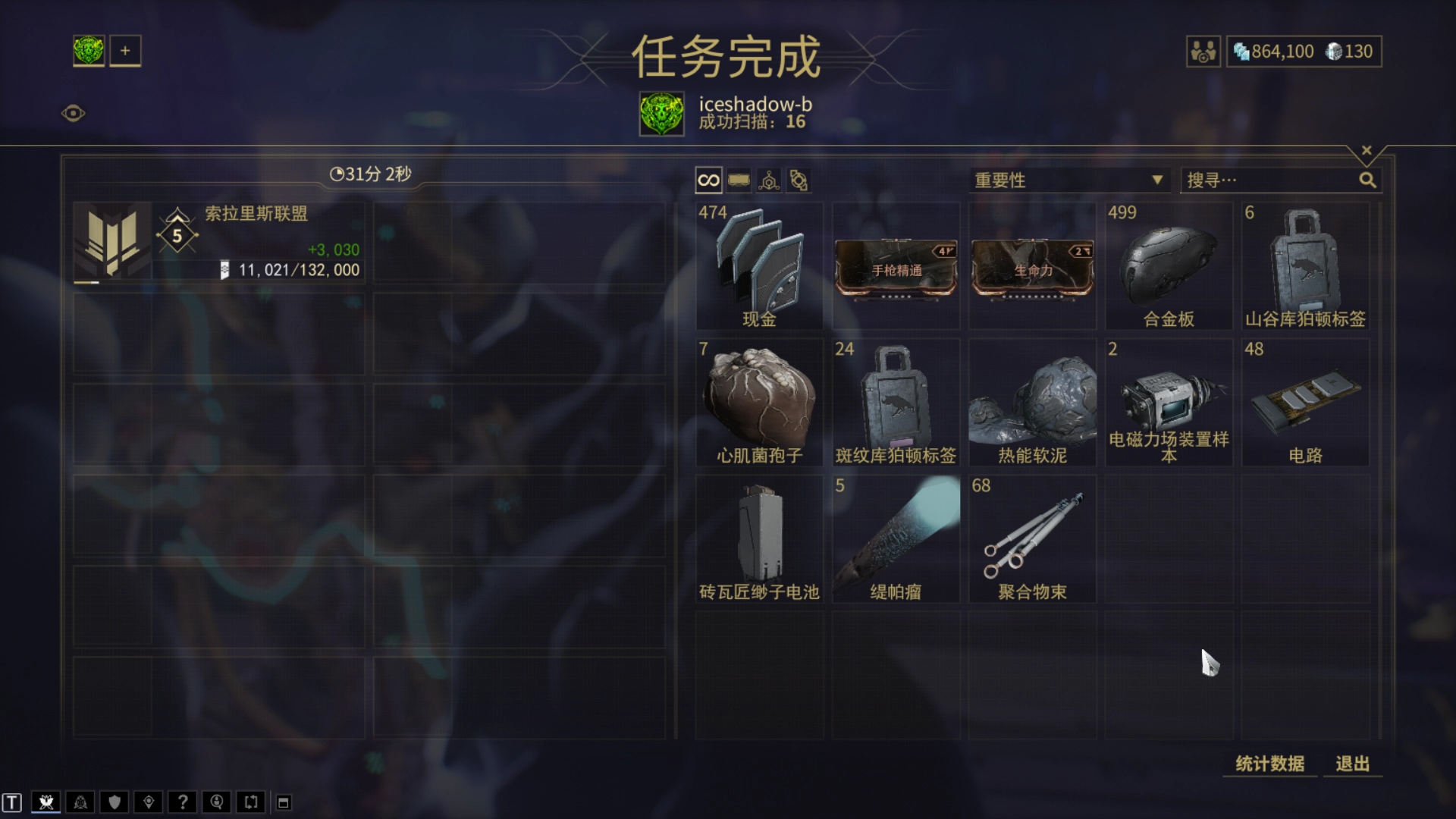Select the resources filter icon
This screenshot has width=1456, height=819.
pyautogui.click(x=768, y=180)
